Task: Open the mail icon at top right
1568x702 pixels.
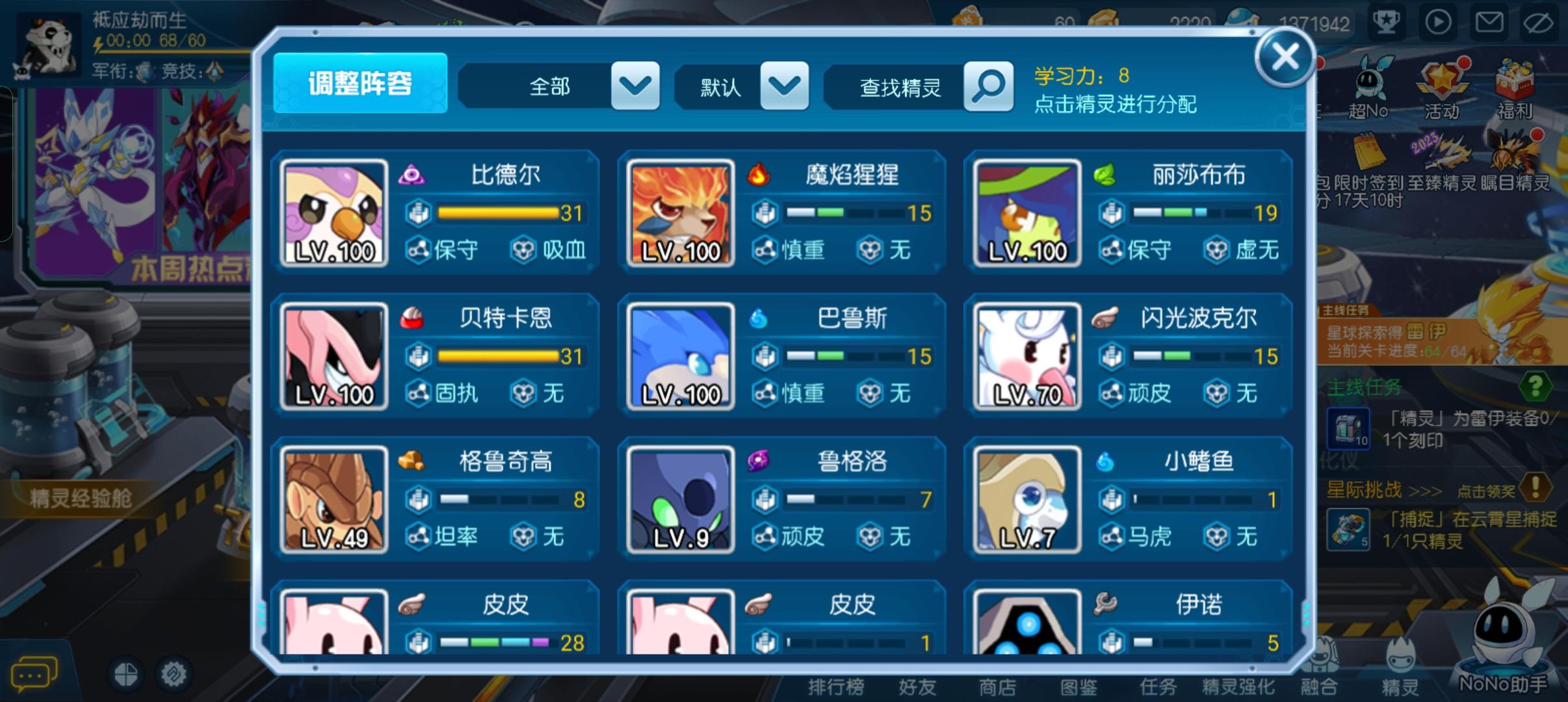Action: pos(1489,21)
